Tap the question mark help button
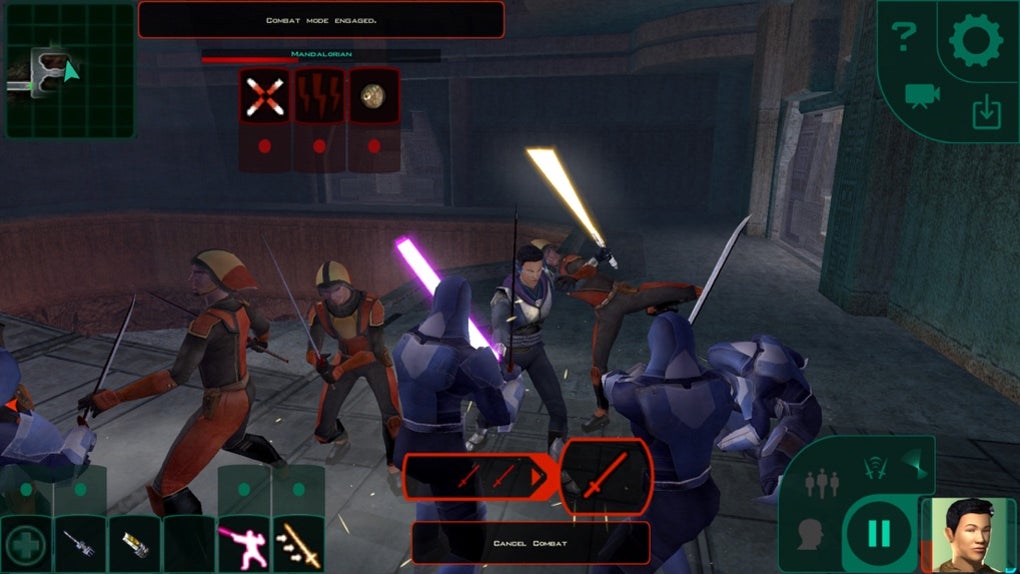 (x=904, y=40)
